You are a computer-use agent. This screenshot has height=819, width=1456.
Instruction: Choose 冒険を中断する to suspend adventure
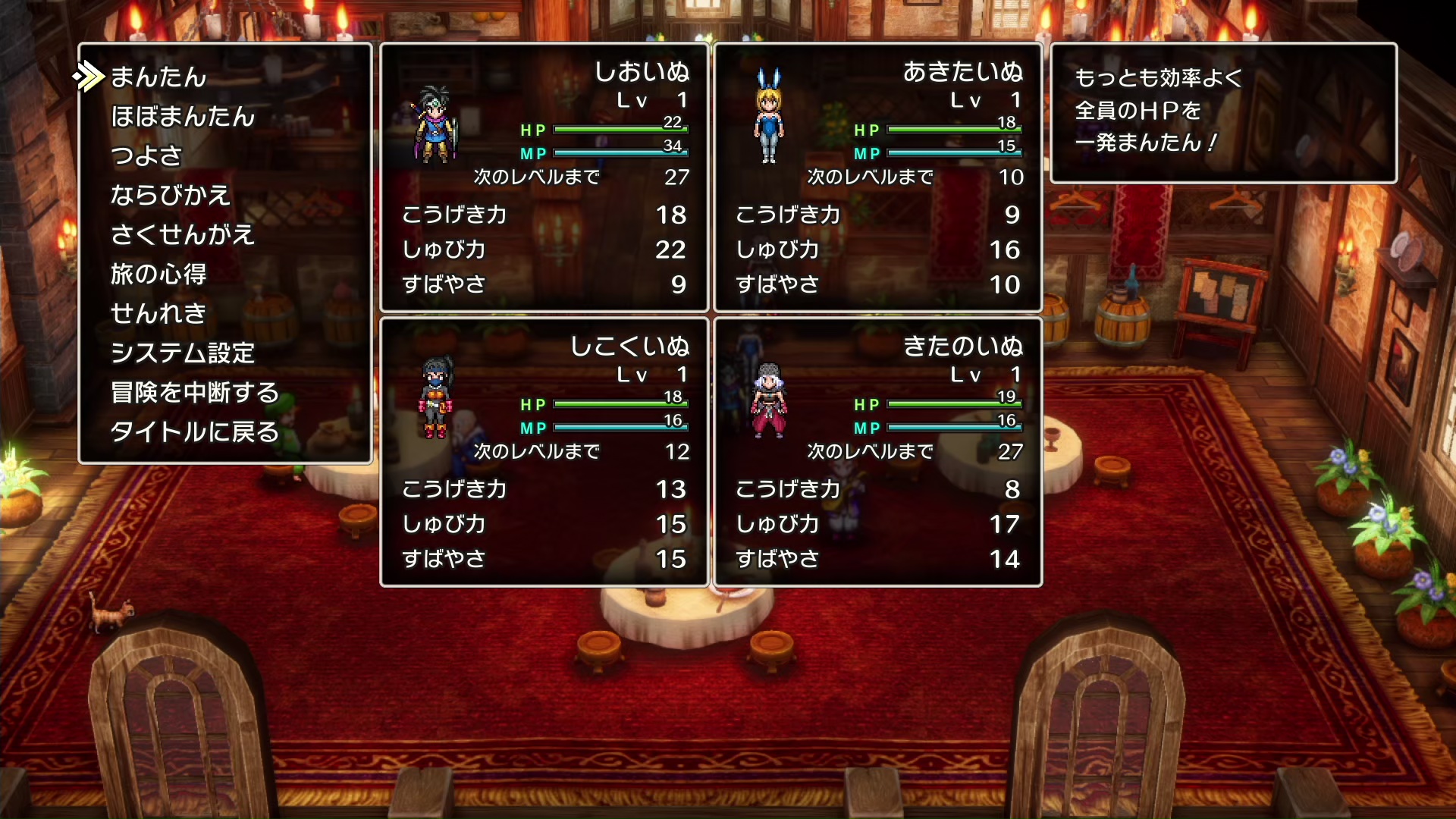(195, 393)
